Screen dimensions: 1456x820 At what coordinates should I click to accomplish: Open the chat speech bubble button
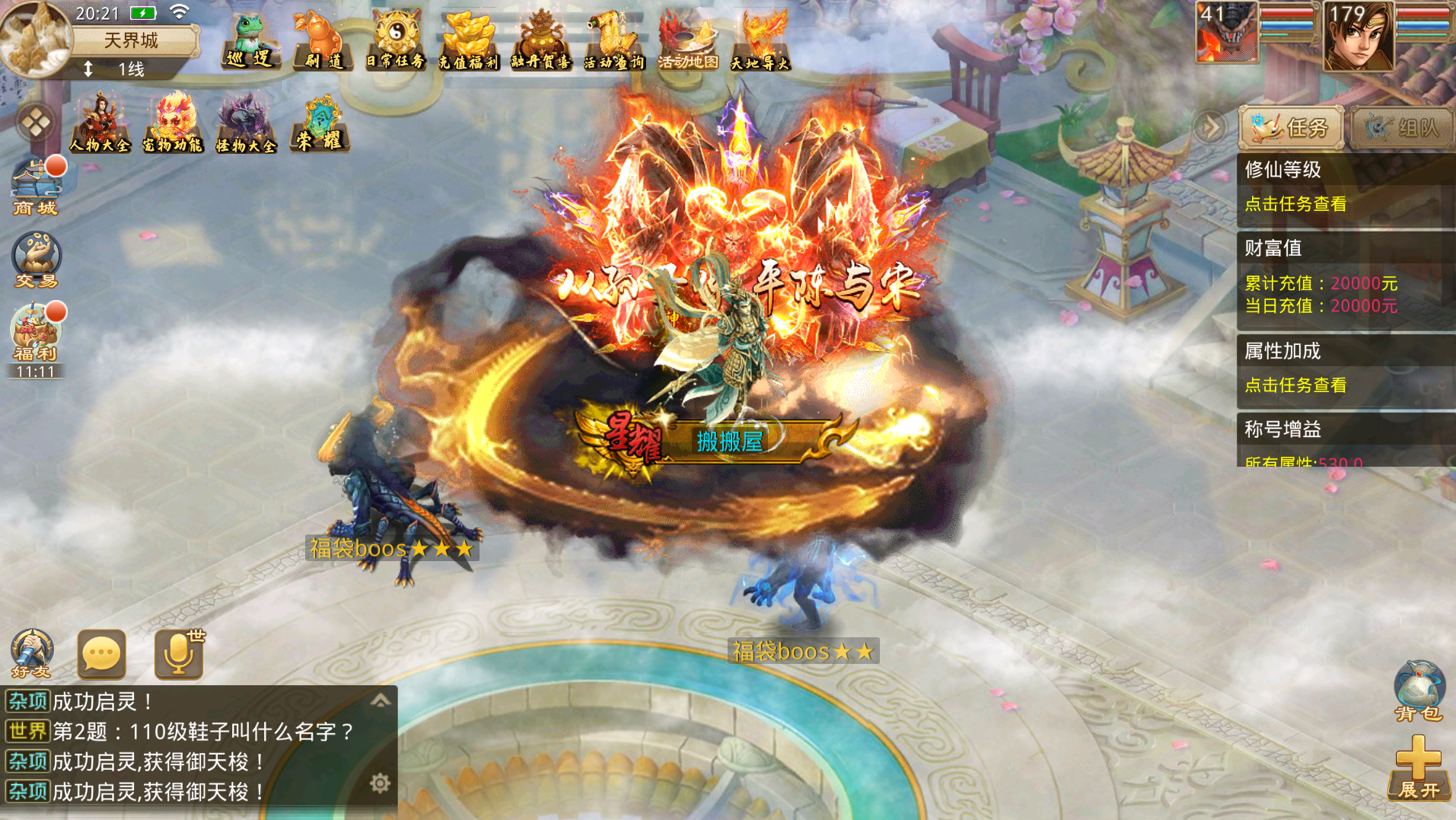click(101, 654)
